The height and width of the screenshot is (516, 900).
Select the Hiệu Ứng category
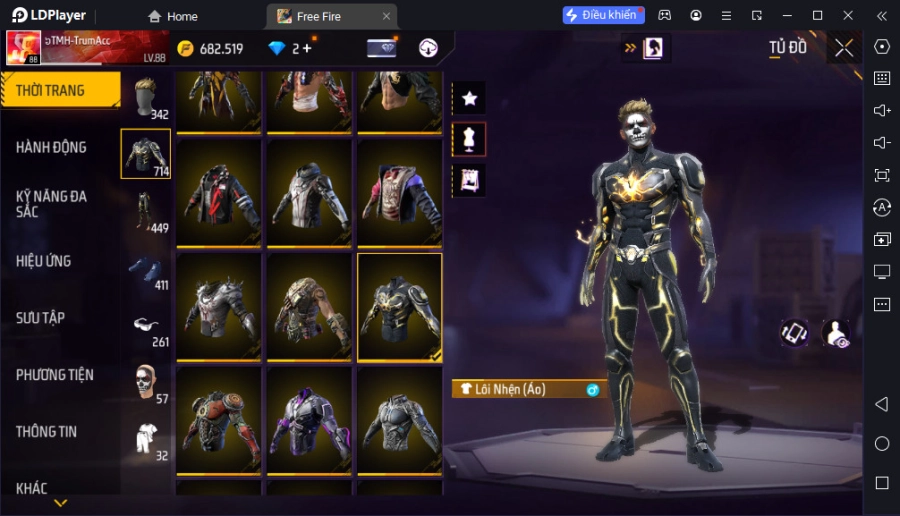pyautogui.click(x=44, y=261)
